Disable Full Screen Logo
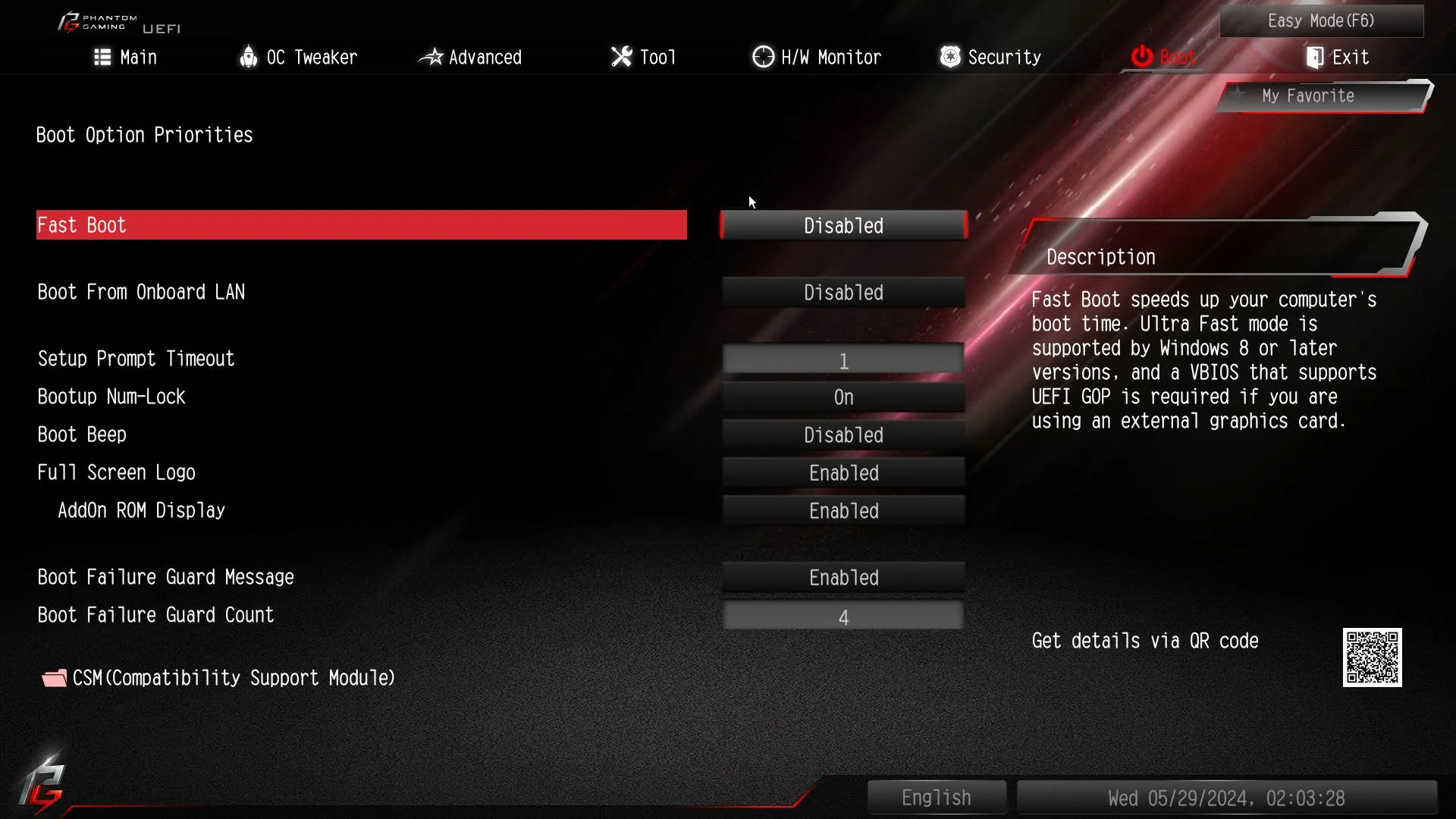 pyautogui.click(x=843, y=472)
